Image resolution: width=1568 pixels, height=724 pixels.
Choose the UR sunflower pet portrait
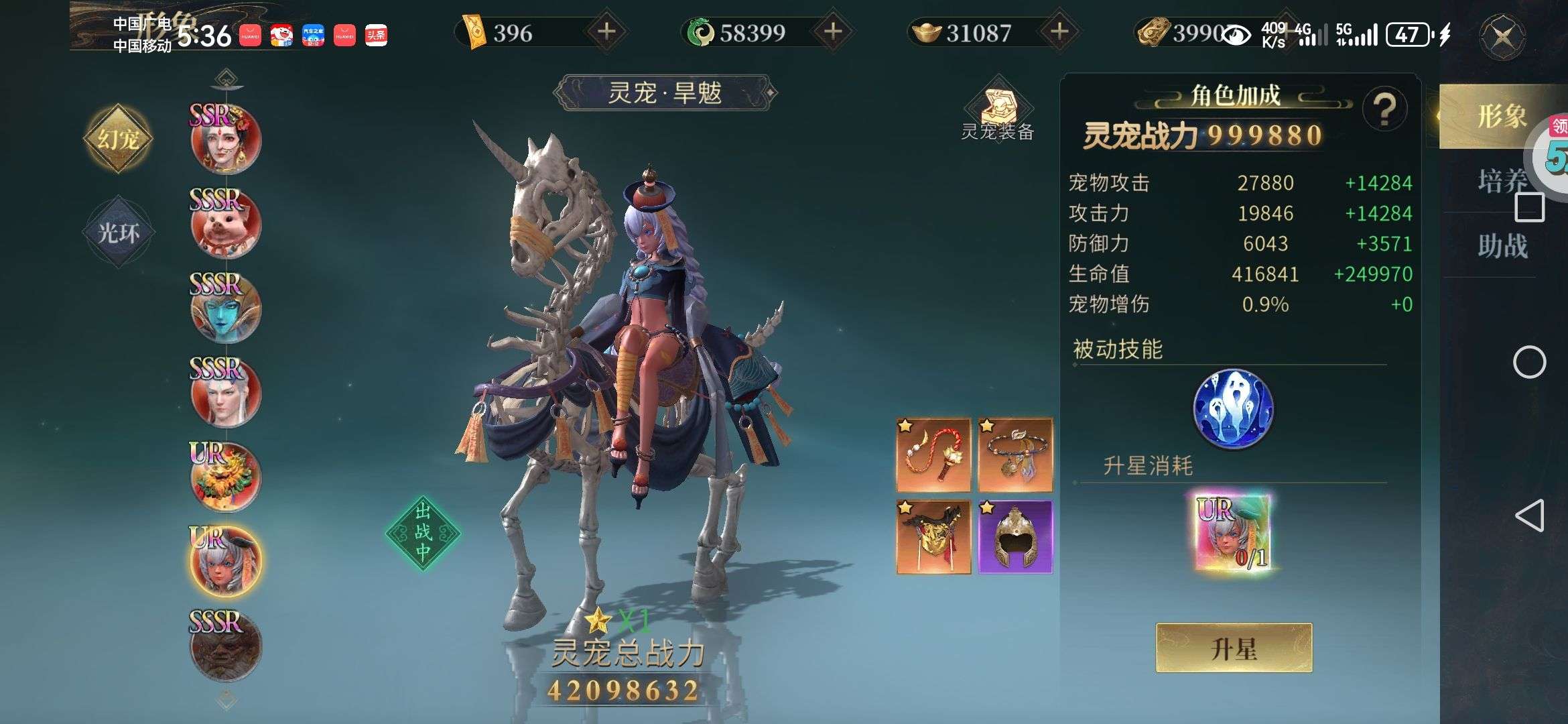pos(226,477)
